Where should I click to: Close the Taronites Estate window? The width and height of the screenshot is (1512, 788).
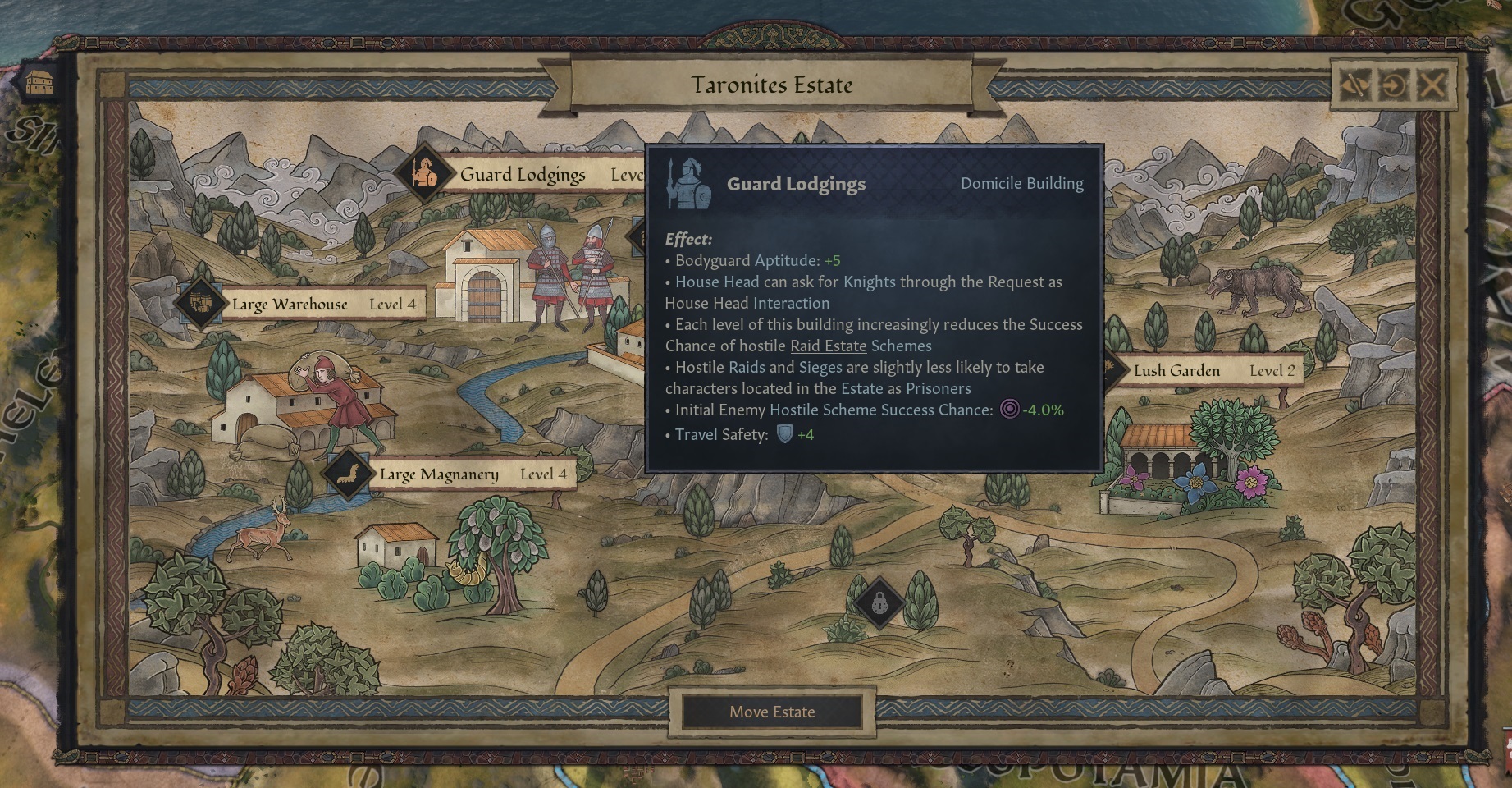point(1432,85)
